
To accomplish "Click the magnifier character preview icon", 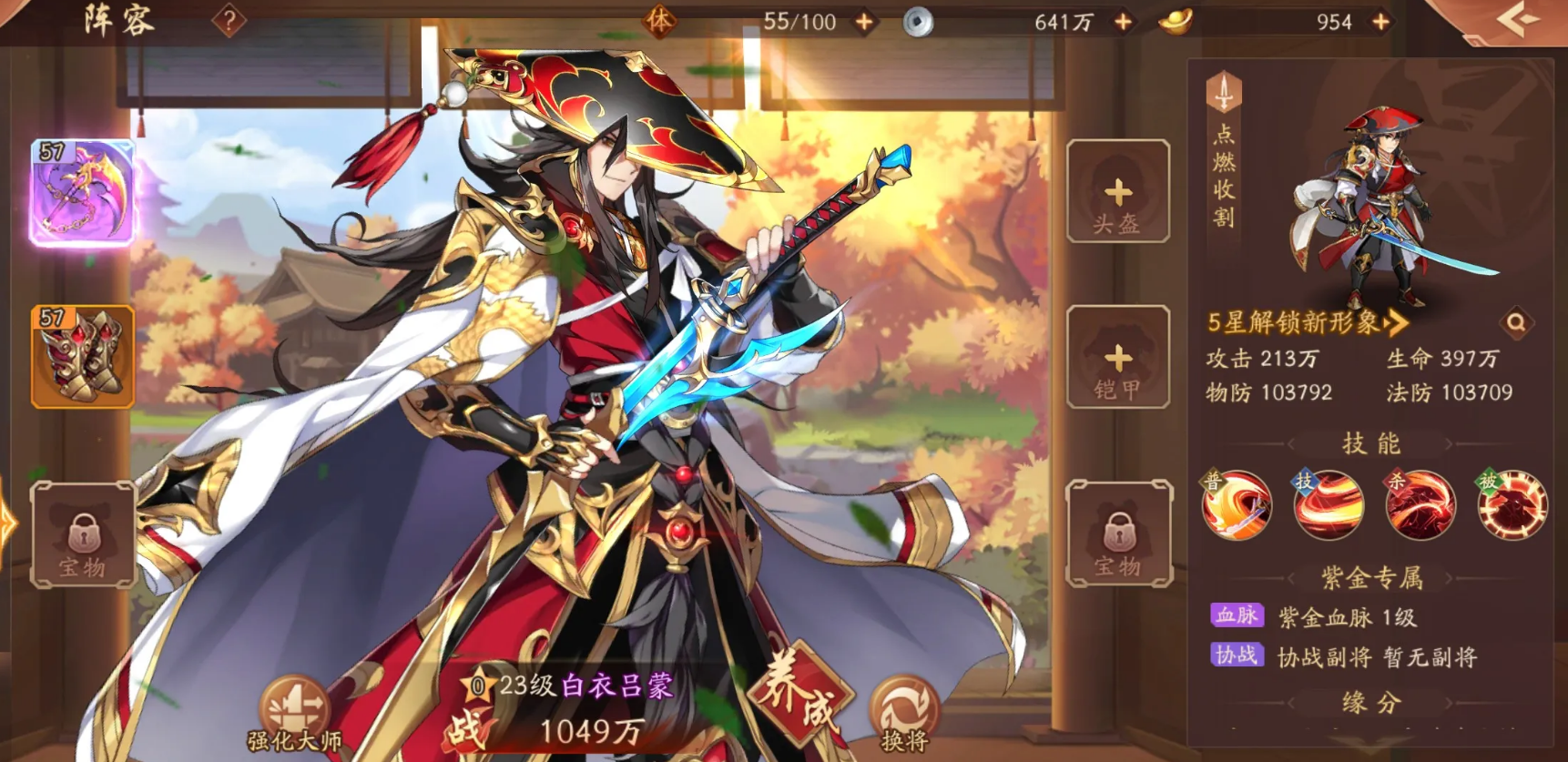I will (x=1516, y=323).
